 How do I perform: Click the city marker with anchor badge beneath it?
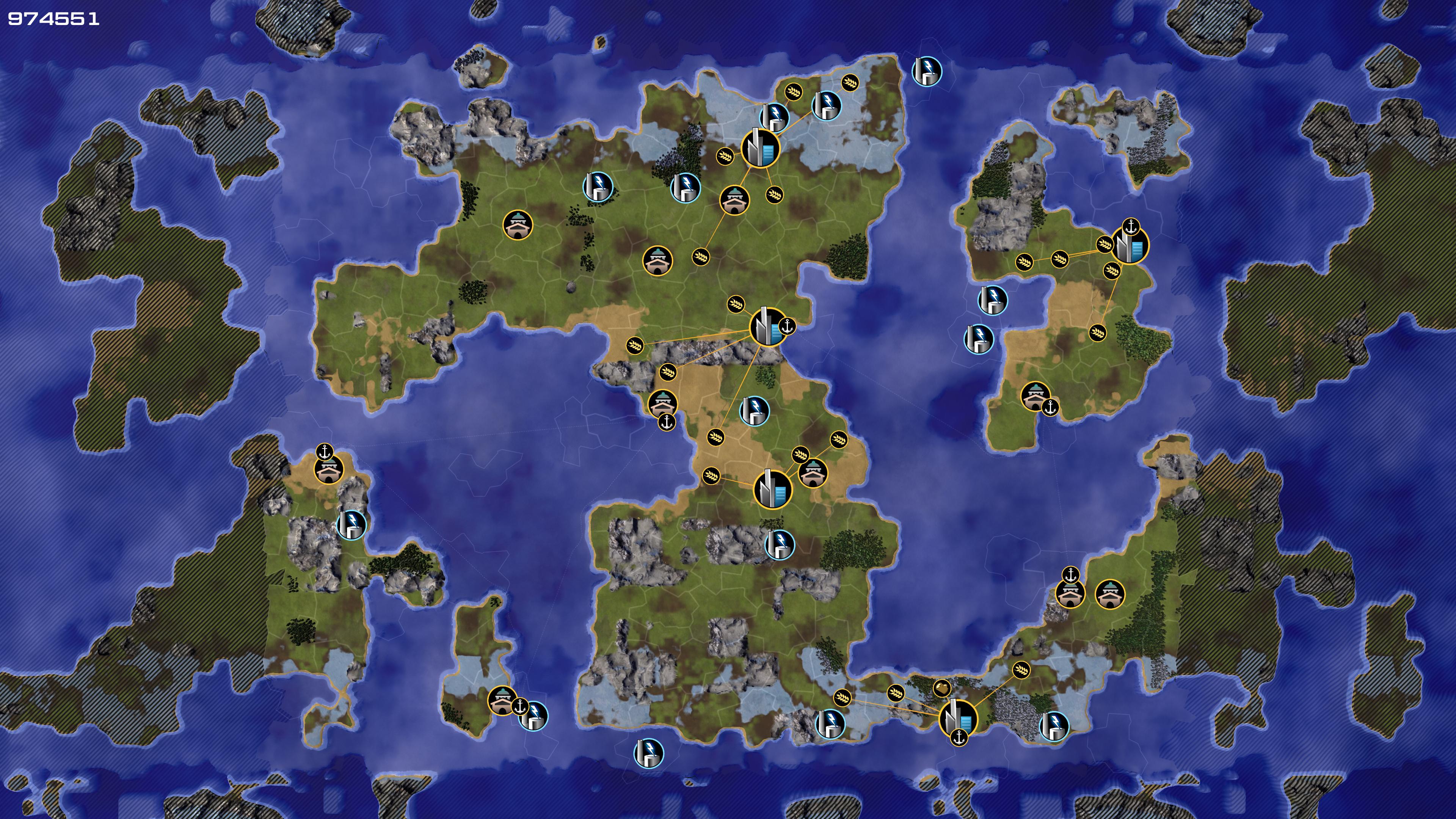[958, 719]
